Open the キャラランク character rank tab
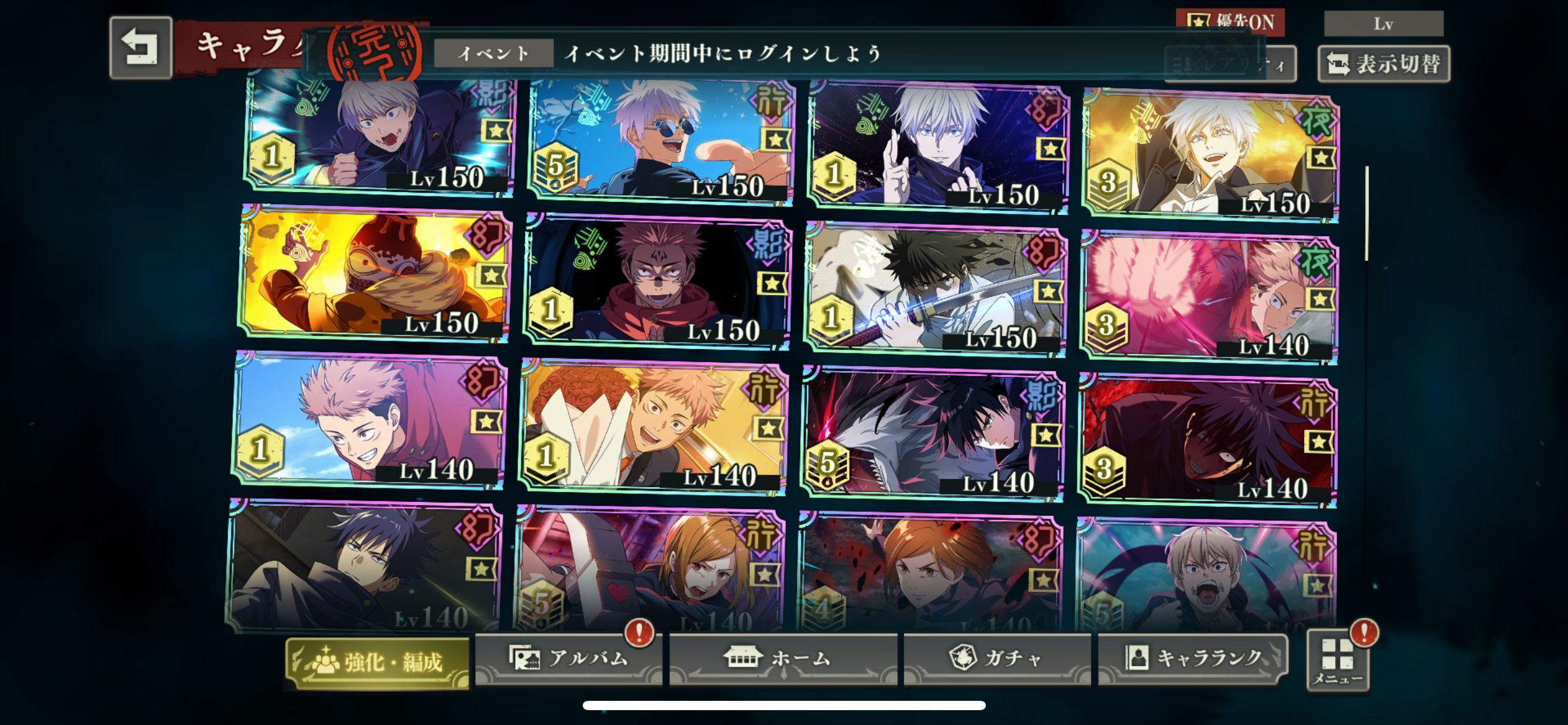The width and height of the screenshot is (1568, 725). pos(1193,658)
